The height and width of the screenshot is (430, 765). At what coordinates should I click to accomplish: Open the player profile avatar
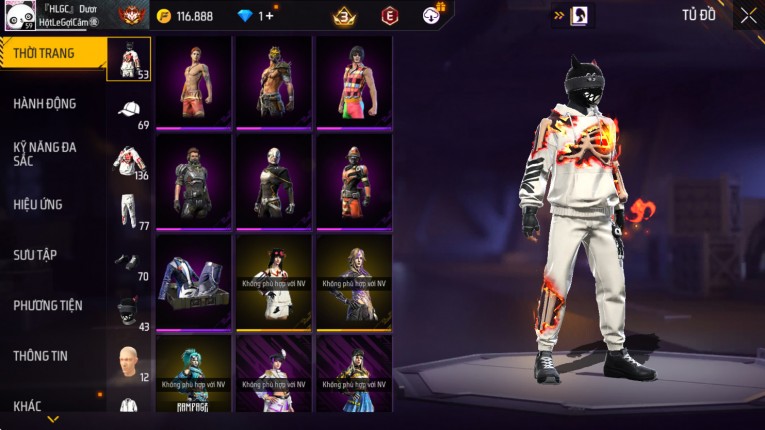click(x=17, y=16)
